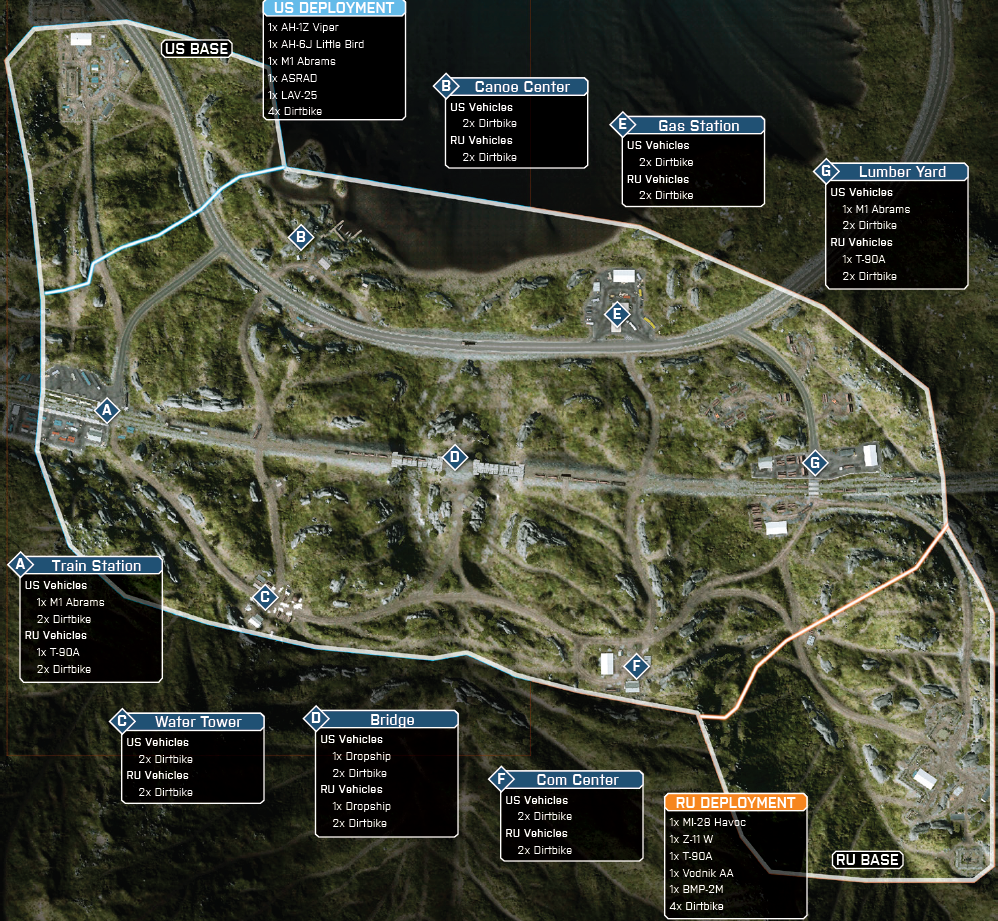Select capture point A marker on the map
998x921 pixels.
point(107,410)
